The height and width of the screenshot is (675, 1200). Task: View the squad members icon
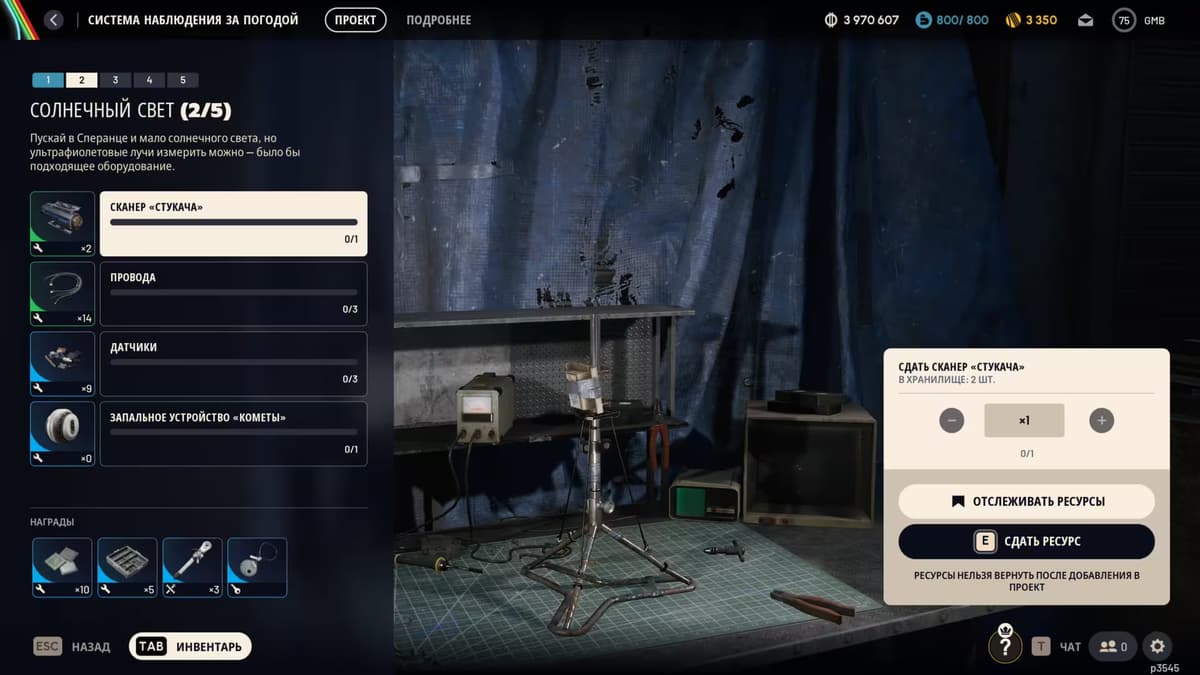pos(1113,647)
